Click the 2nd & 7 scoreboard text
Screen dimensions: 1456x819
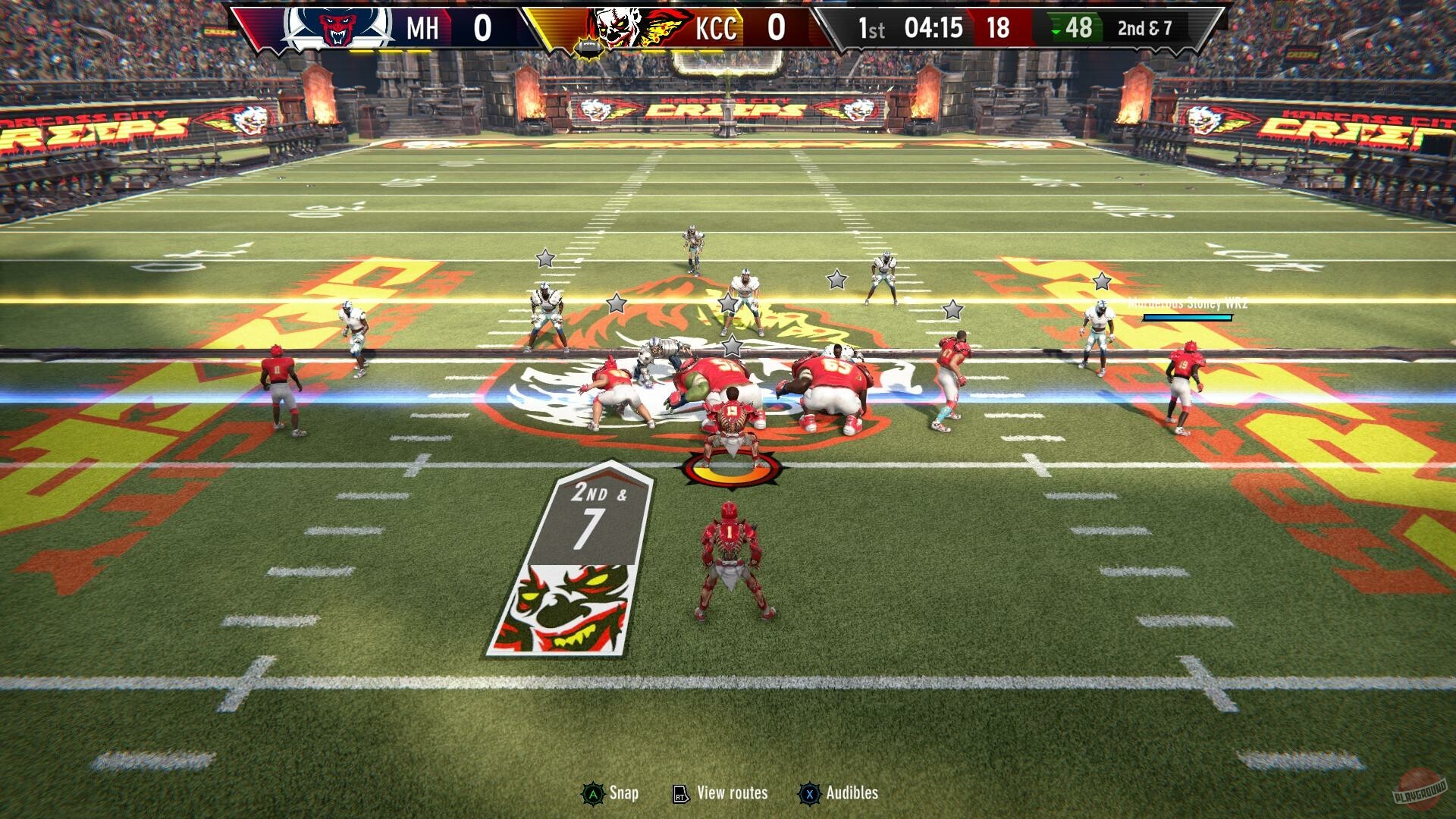tap(1144, 29)
